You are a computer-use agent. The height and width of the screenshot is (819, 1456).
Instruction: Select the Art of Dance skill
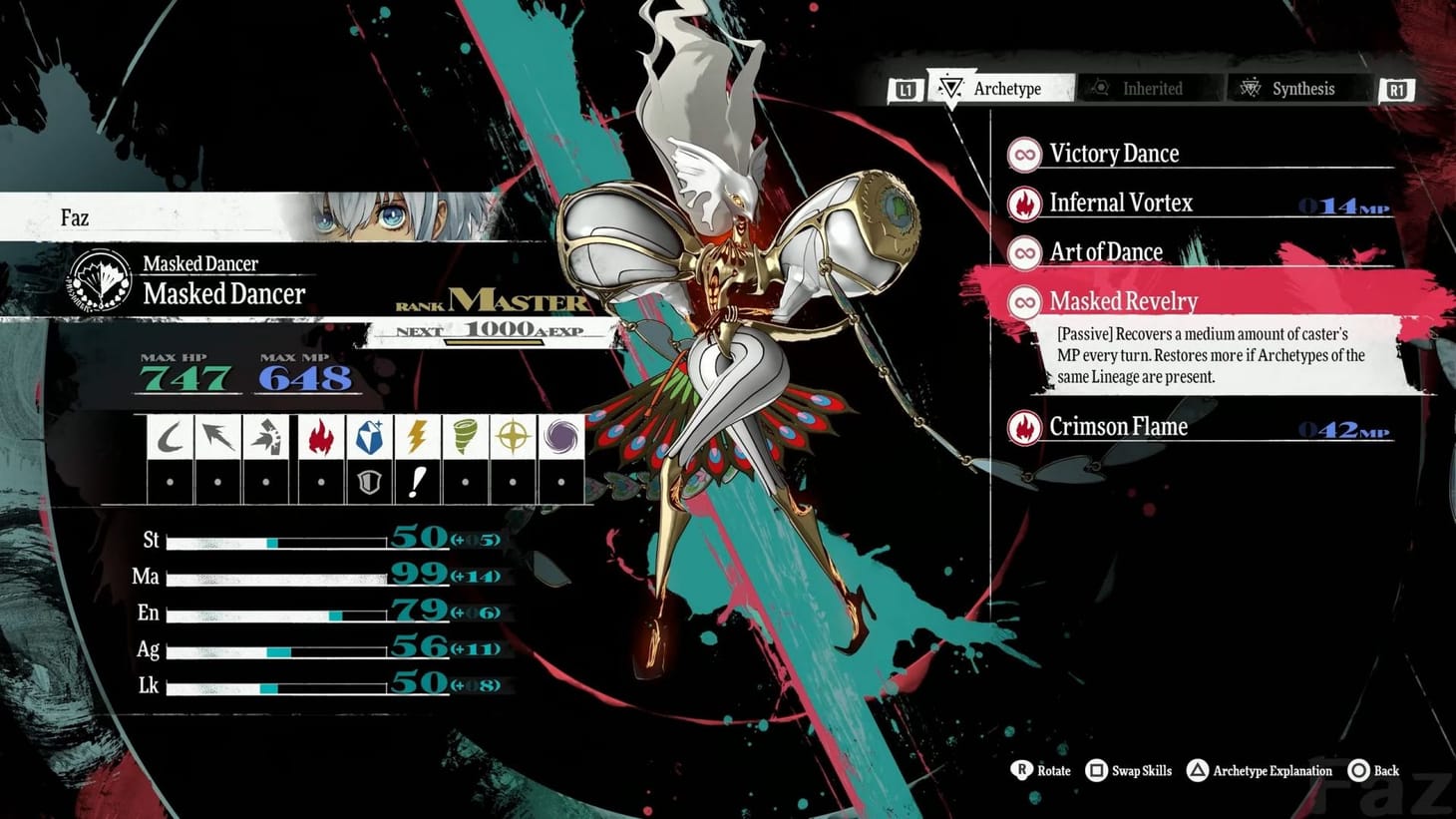1105,252
